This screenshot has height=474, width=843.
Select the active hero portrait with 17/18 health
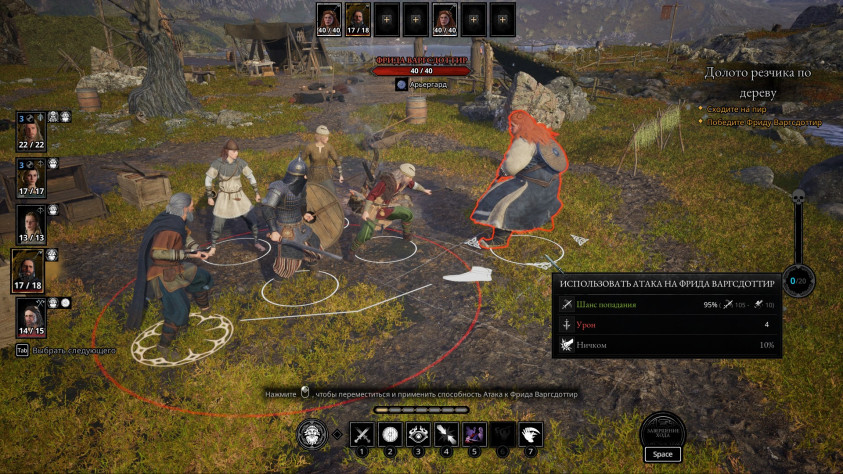point(29,269)
